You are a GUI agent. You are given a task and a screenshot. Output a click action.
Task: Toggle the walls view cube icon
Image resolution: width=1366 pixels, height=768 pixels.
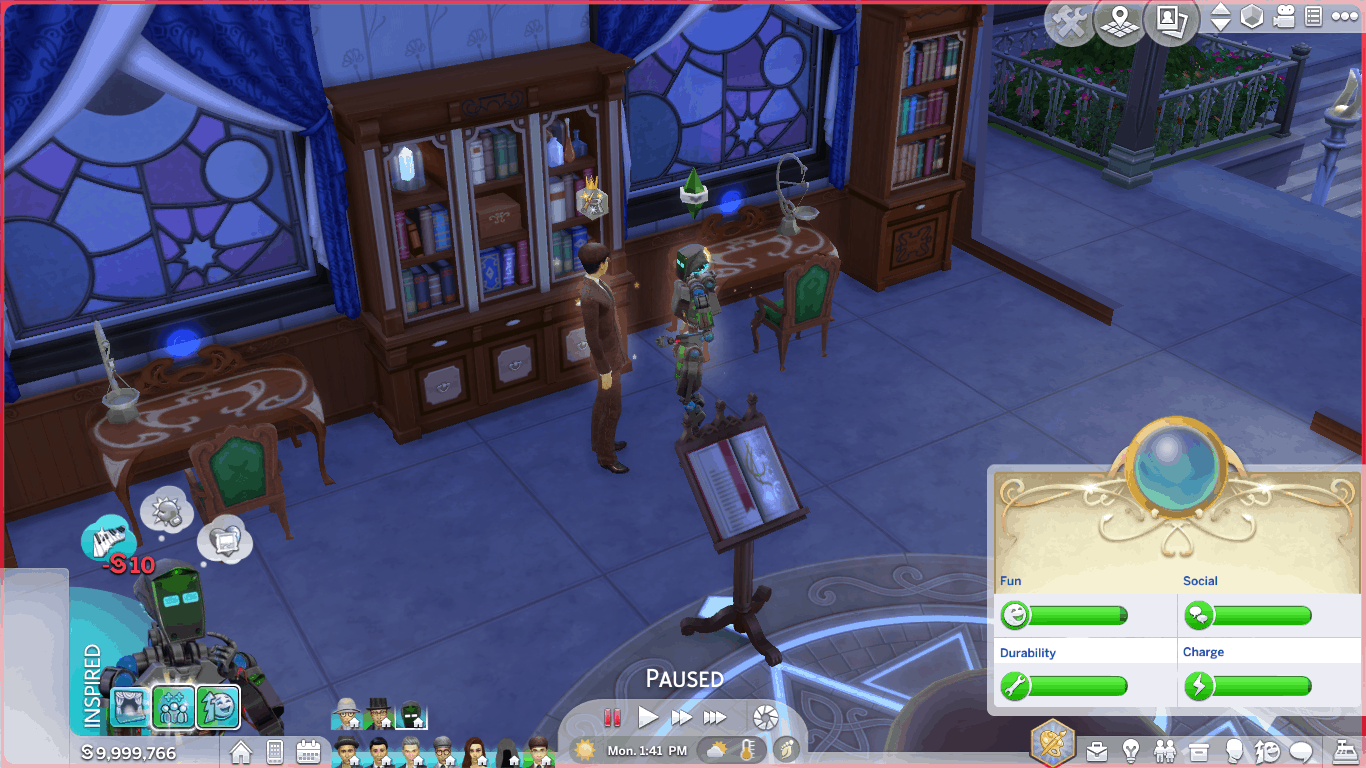coord(1252,17)
